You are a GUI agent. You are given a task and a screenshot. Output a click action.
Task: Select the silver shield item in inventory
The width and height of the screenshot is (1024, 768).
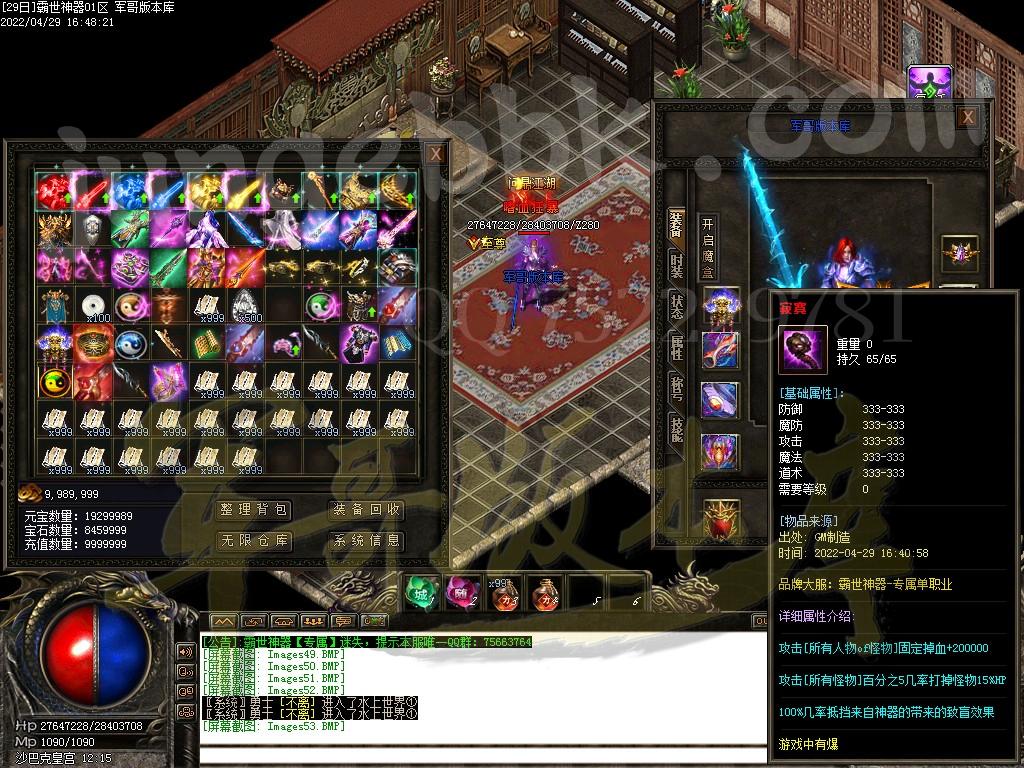point(93,230)
